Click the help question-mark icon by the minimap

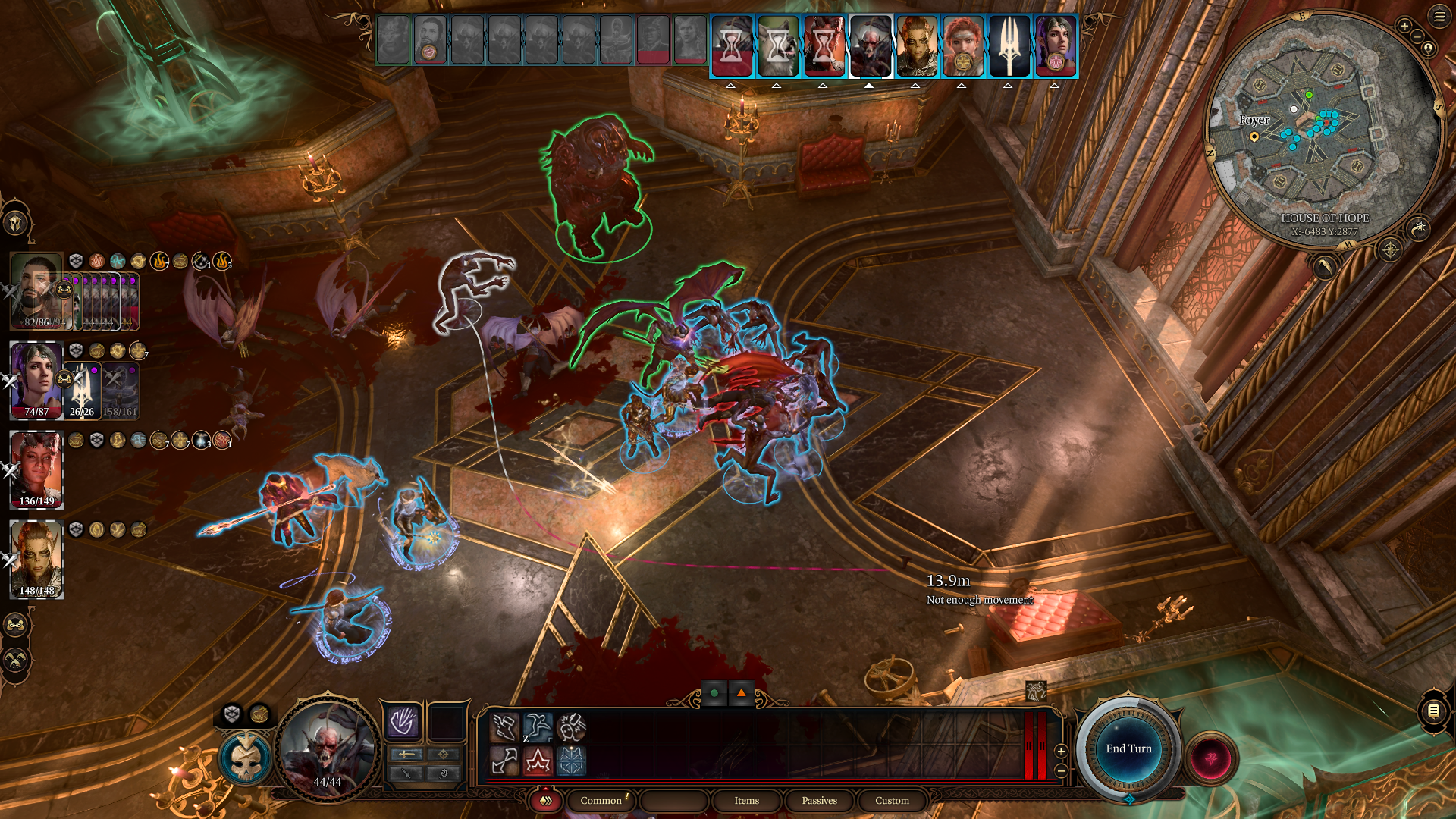pos(1428,49)
